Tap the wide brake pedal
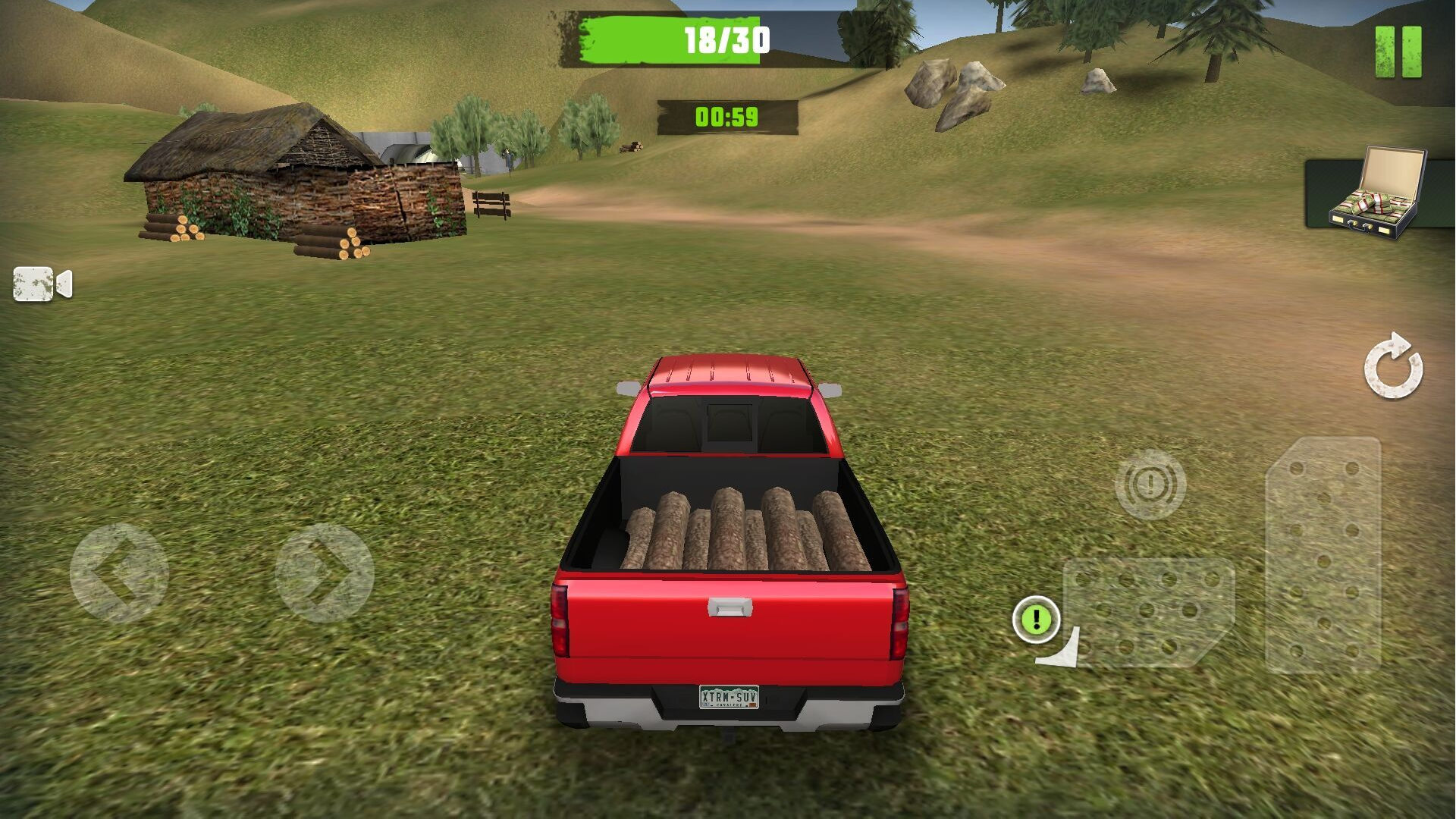The height and width of the screenshot is (819, 1456). (x=1149, y=612)
